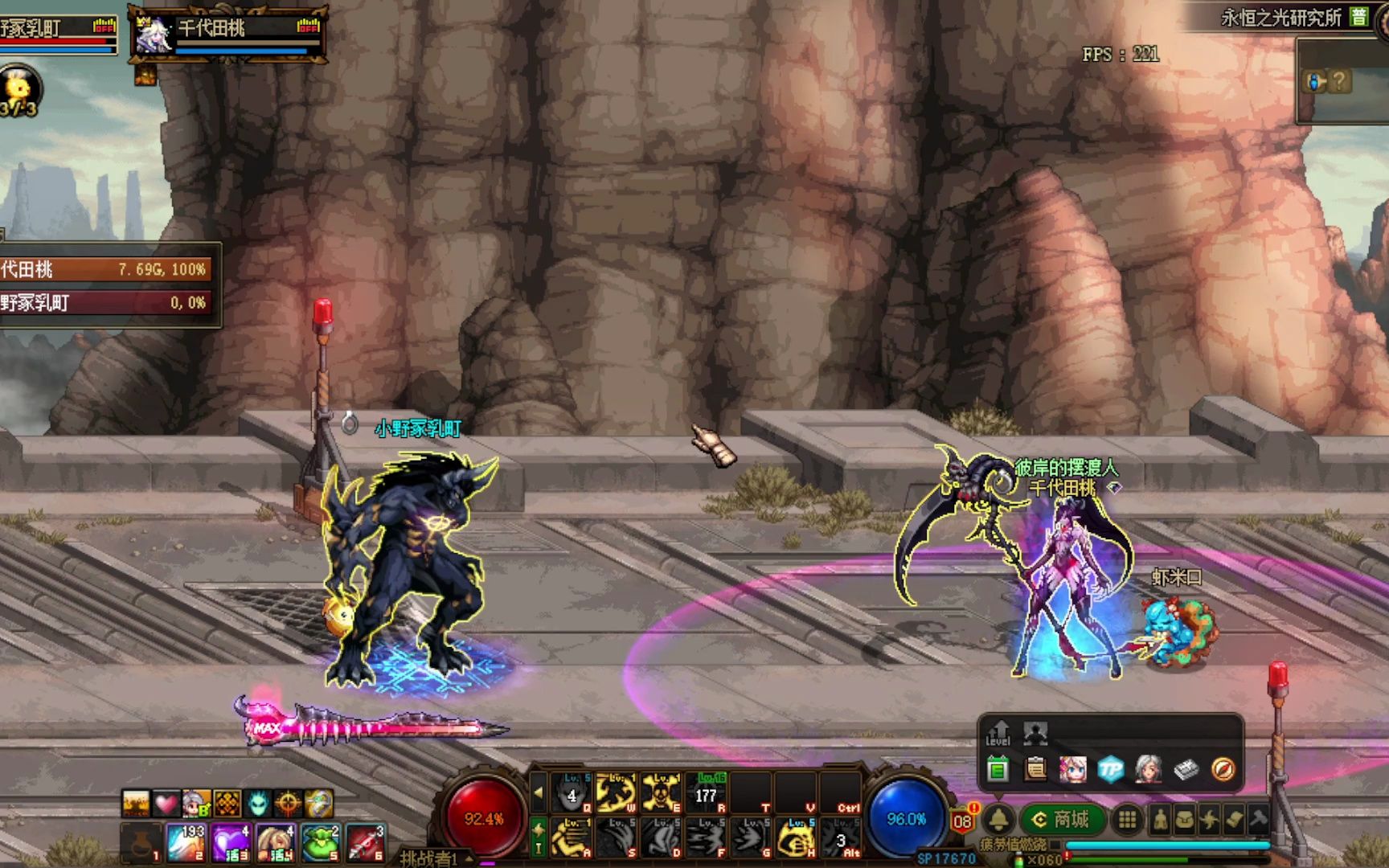Use the purple heart item in slot 3
This screenshot has width=1389, height=868.
[x=231, y=842]
